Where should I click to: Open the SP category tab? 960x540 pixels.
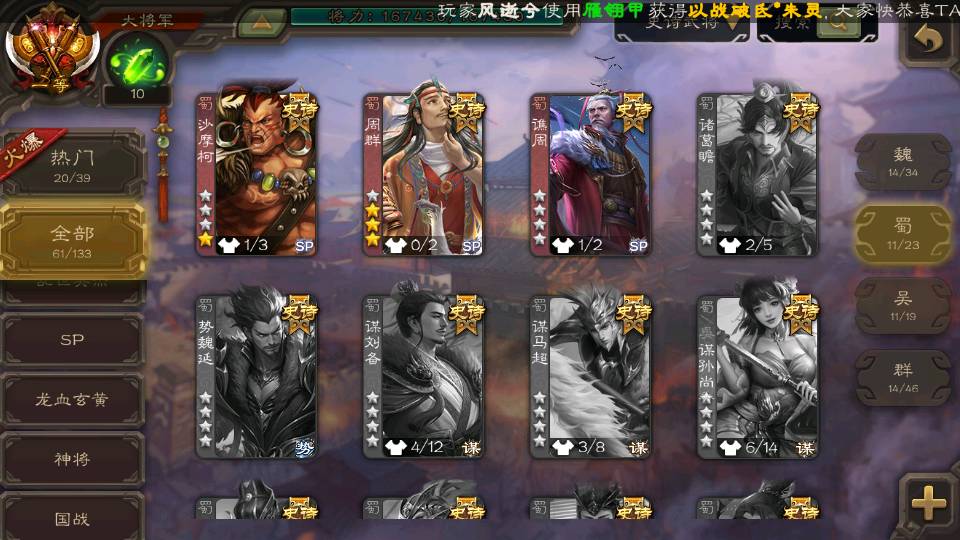click(72, 340)
